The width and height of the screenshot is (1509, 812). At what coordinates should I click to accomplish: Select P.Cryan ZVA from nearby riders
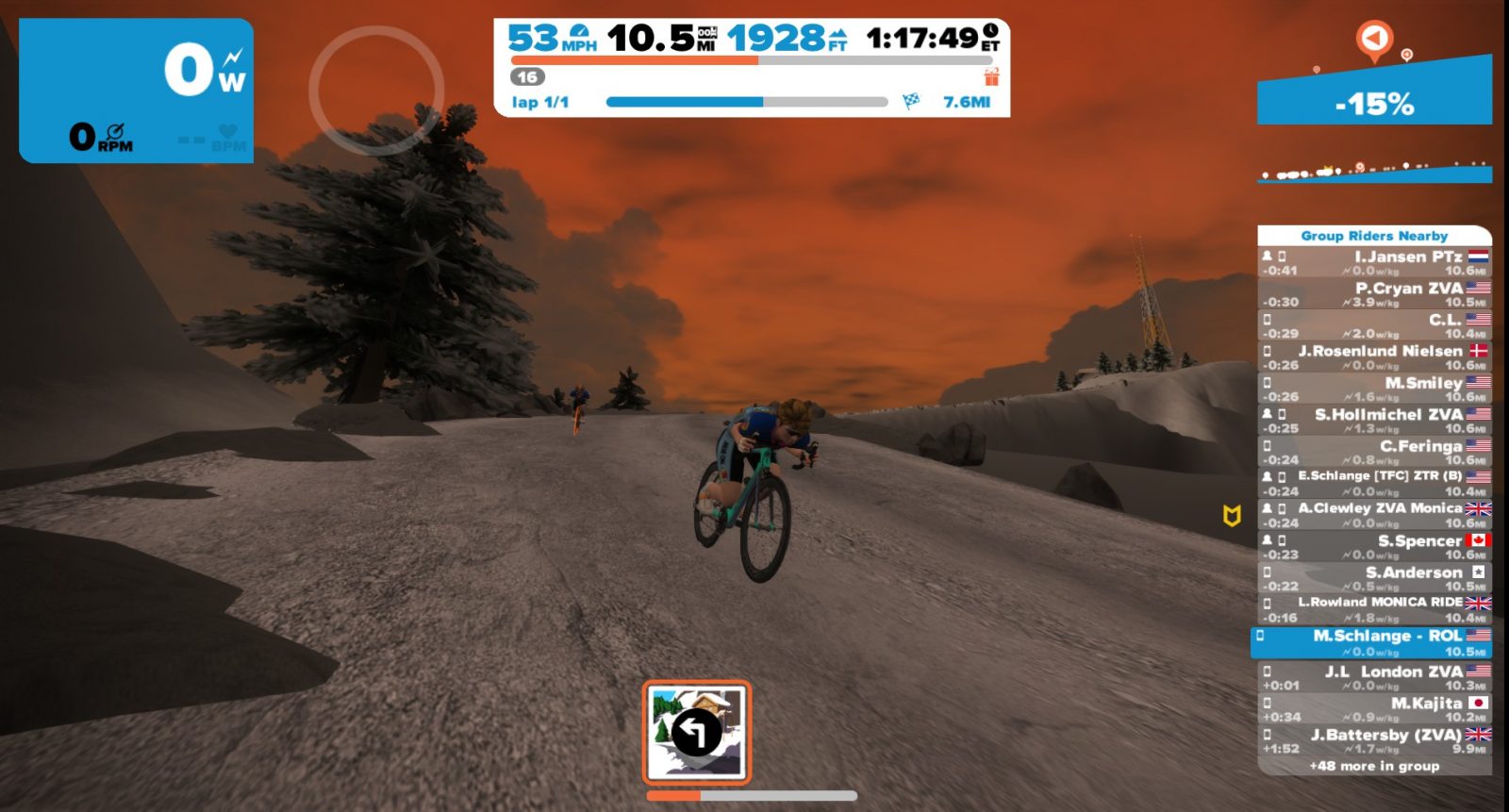(x=1374, y=294)
